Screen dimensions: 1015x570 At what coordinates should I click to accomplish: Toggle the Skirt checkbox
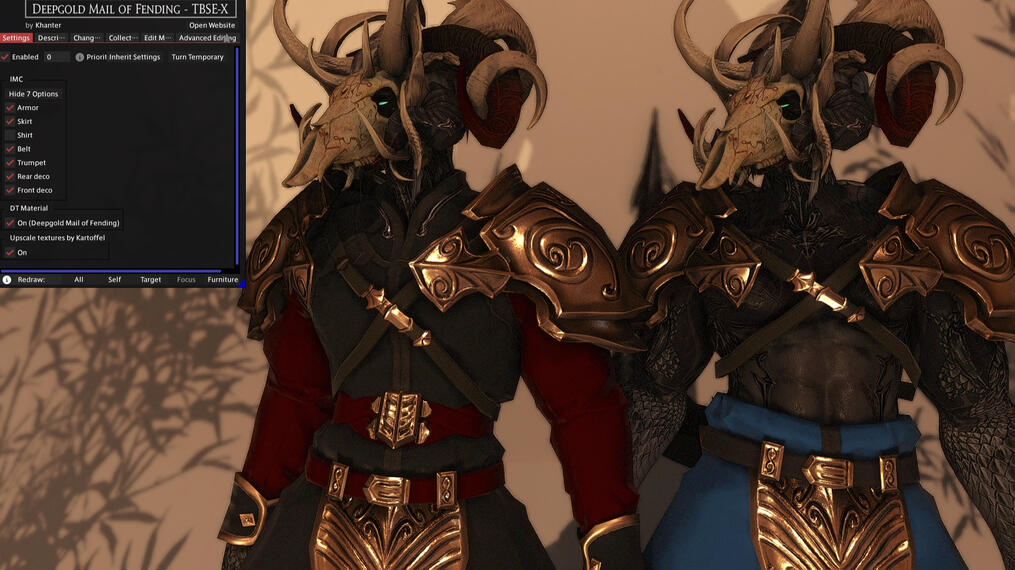click(10, 121)
